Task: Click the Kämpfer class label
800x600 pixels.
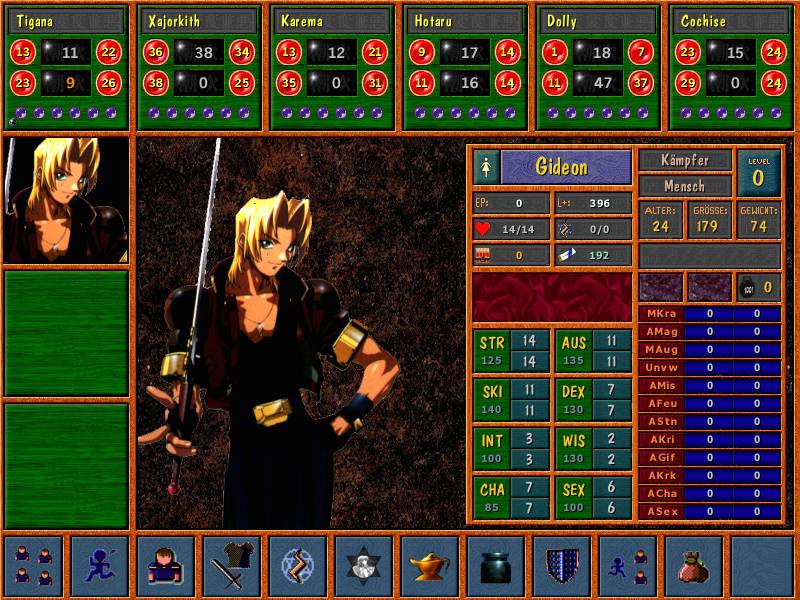Action: coord(685,160)
